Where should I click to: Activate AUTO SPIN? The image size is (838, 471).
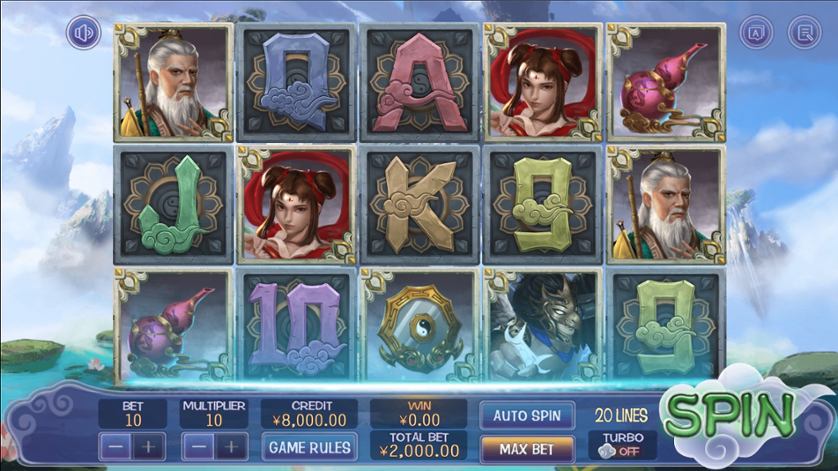tap(527, 414)
